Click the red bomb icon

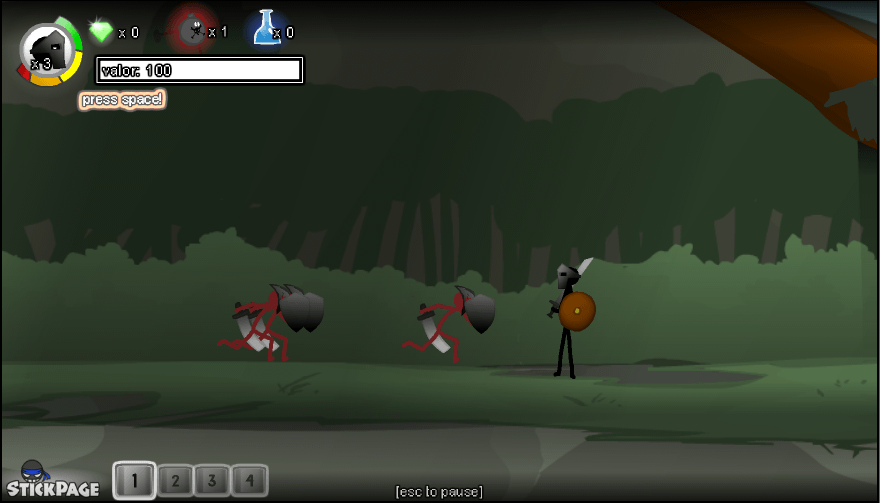pyautogui.click(x=190, y=29)
